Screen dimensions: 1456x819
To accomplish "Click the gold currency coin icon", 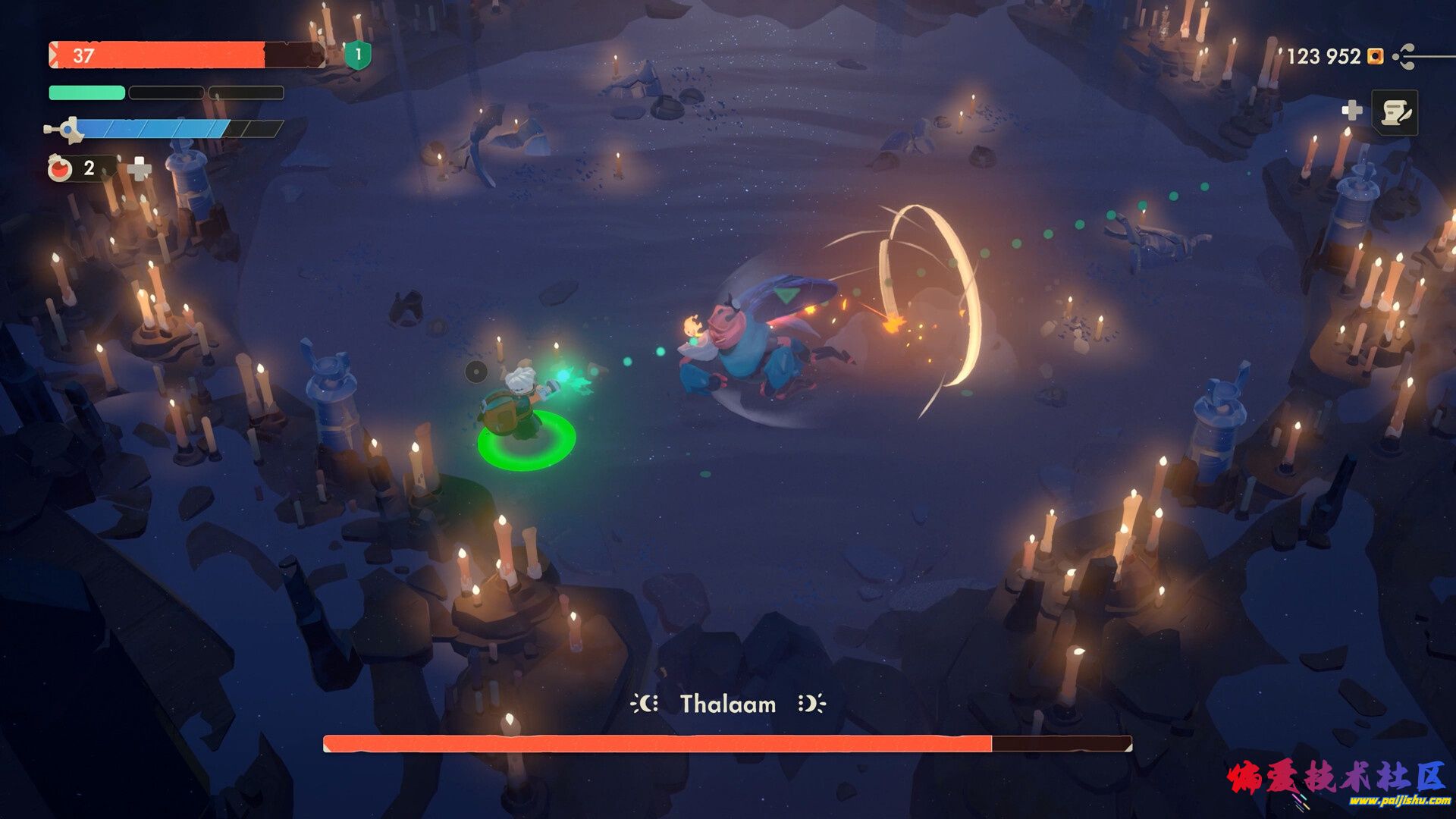I will (x=1375, y=56).
